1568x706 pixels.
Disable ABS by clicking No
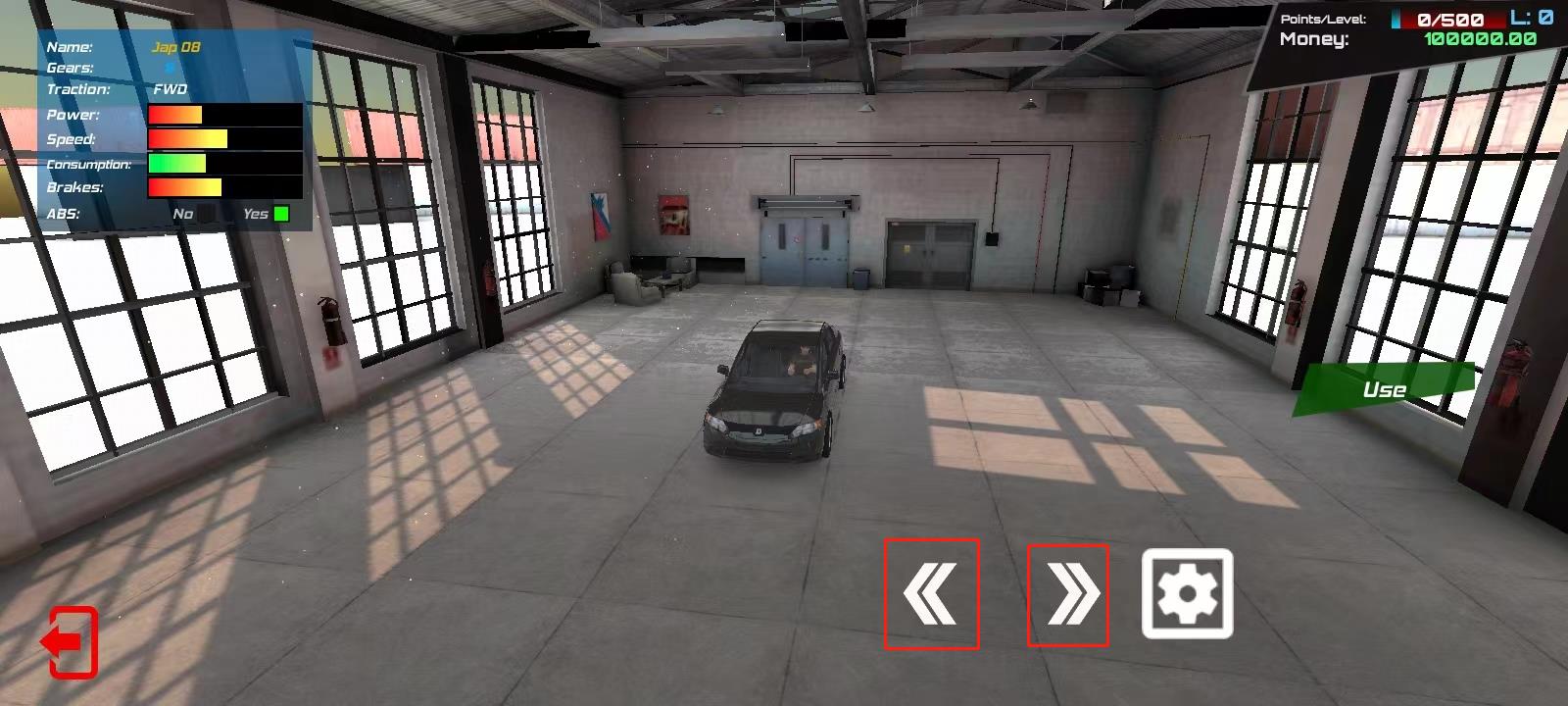click(181, 212)
